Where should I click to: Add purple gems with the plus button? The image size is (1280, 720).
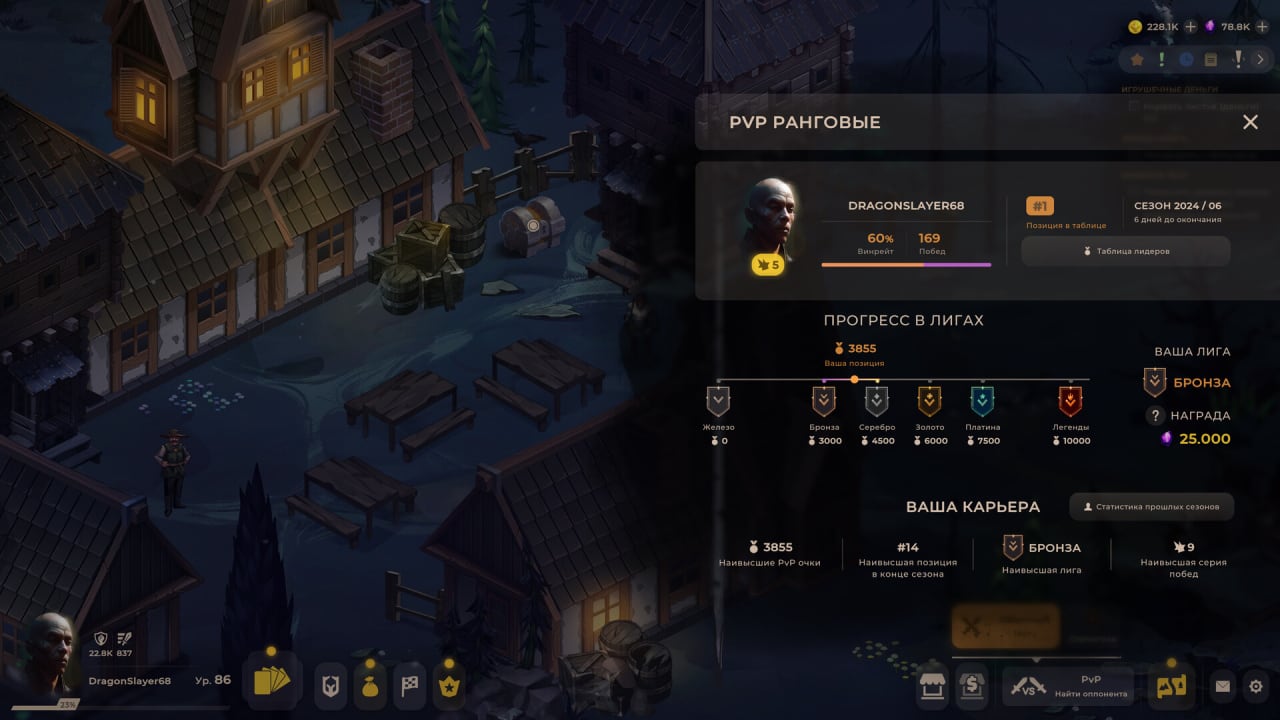tap(1262, 27)
